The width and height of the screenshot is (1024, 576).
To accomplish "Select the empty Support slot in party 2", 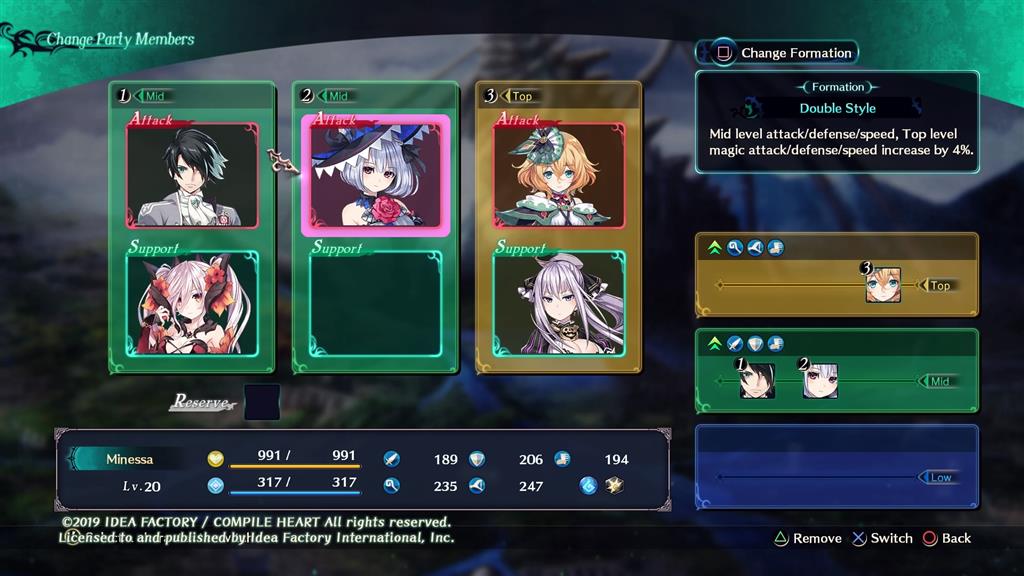I will 375,303.
